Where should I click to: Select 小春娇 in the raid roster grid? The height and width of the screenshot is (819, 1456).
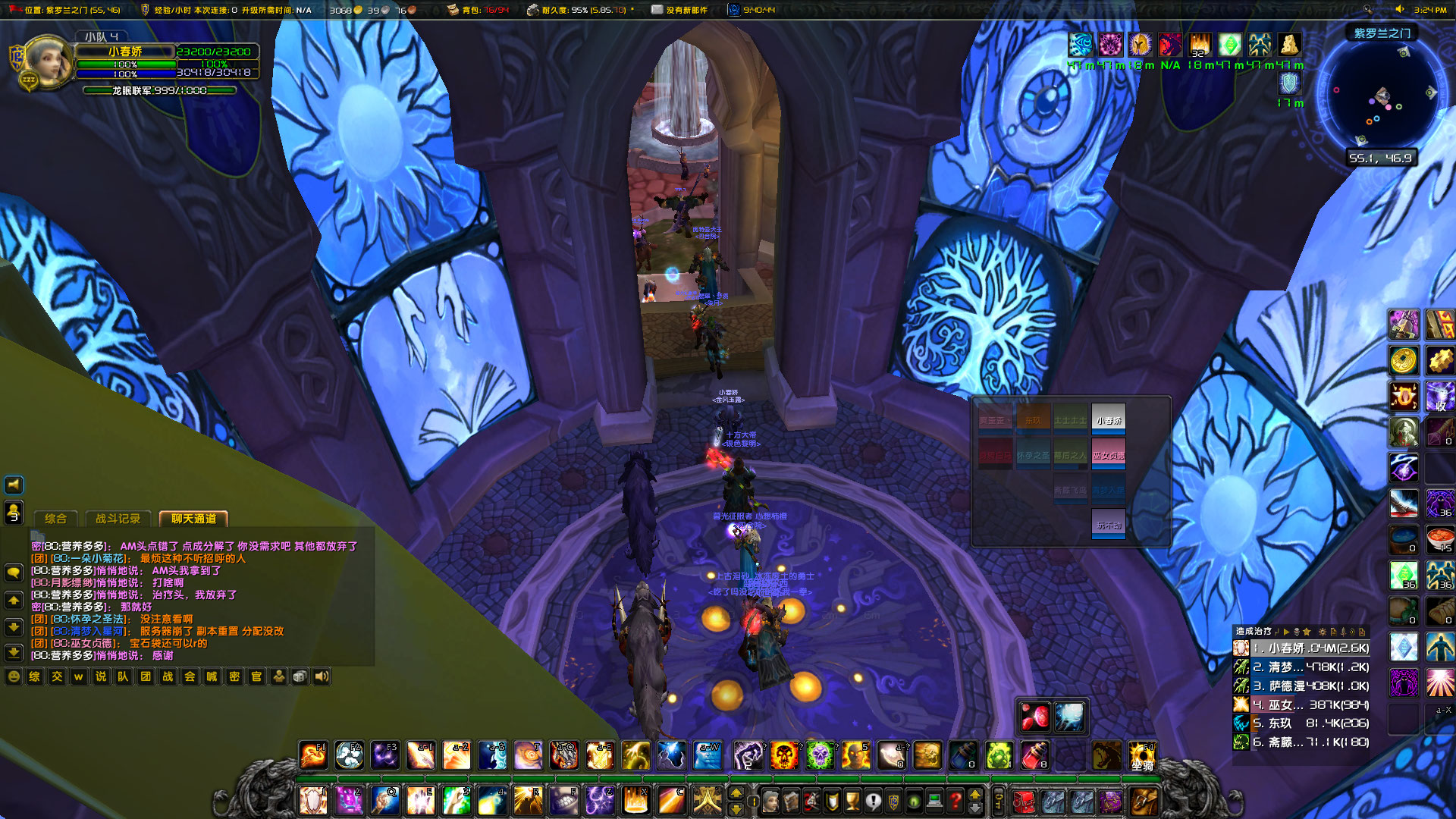click(x=1108, y=418)
